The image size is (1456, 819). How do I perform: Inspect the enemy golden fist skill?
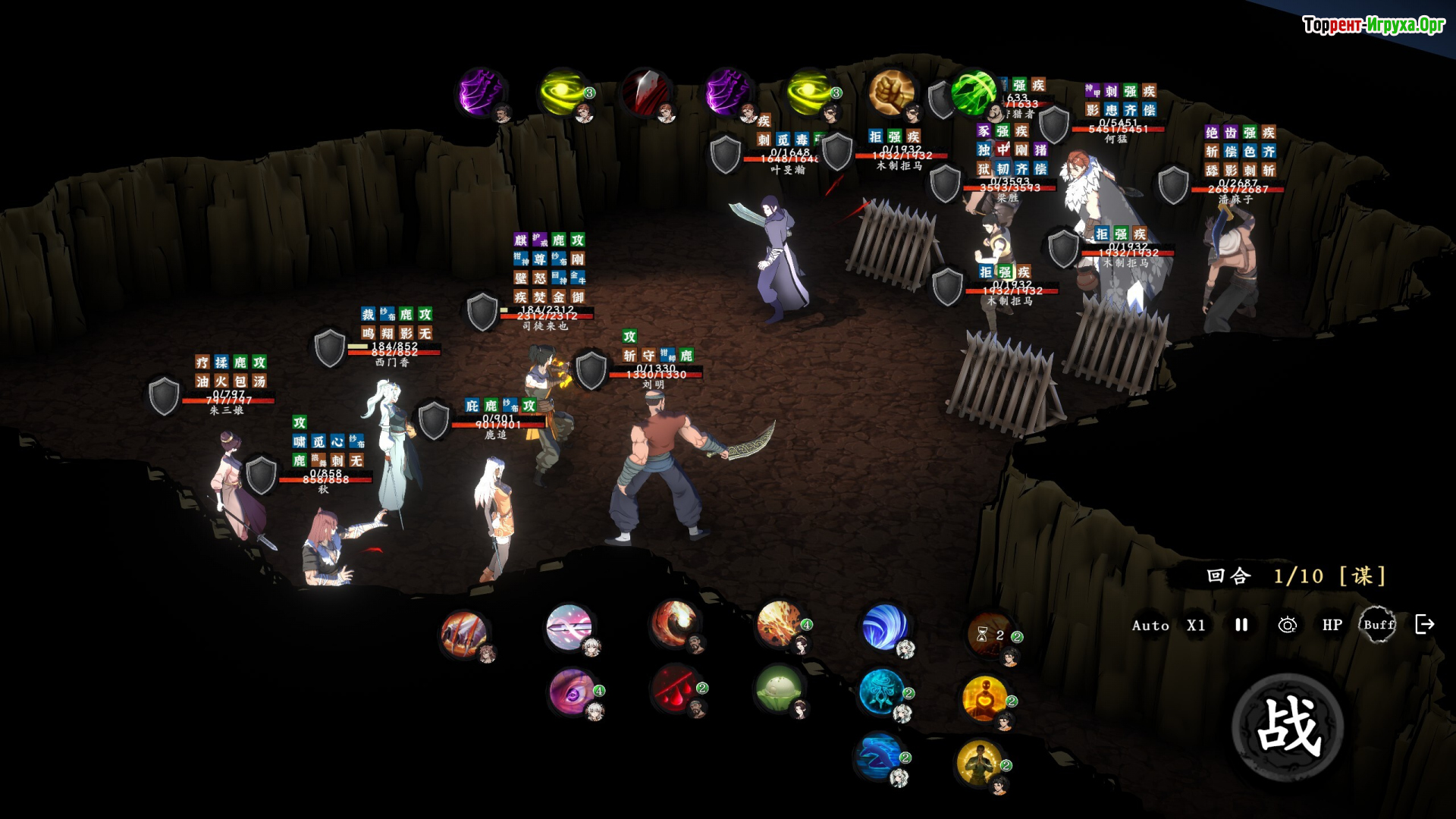click(x=892, y=93)
